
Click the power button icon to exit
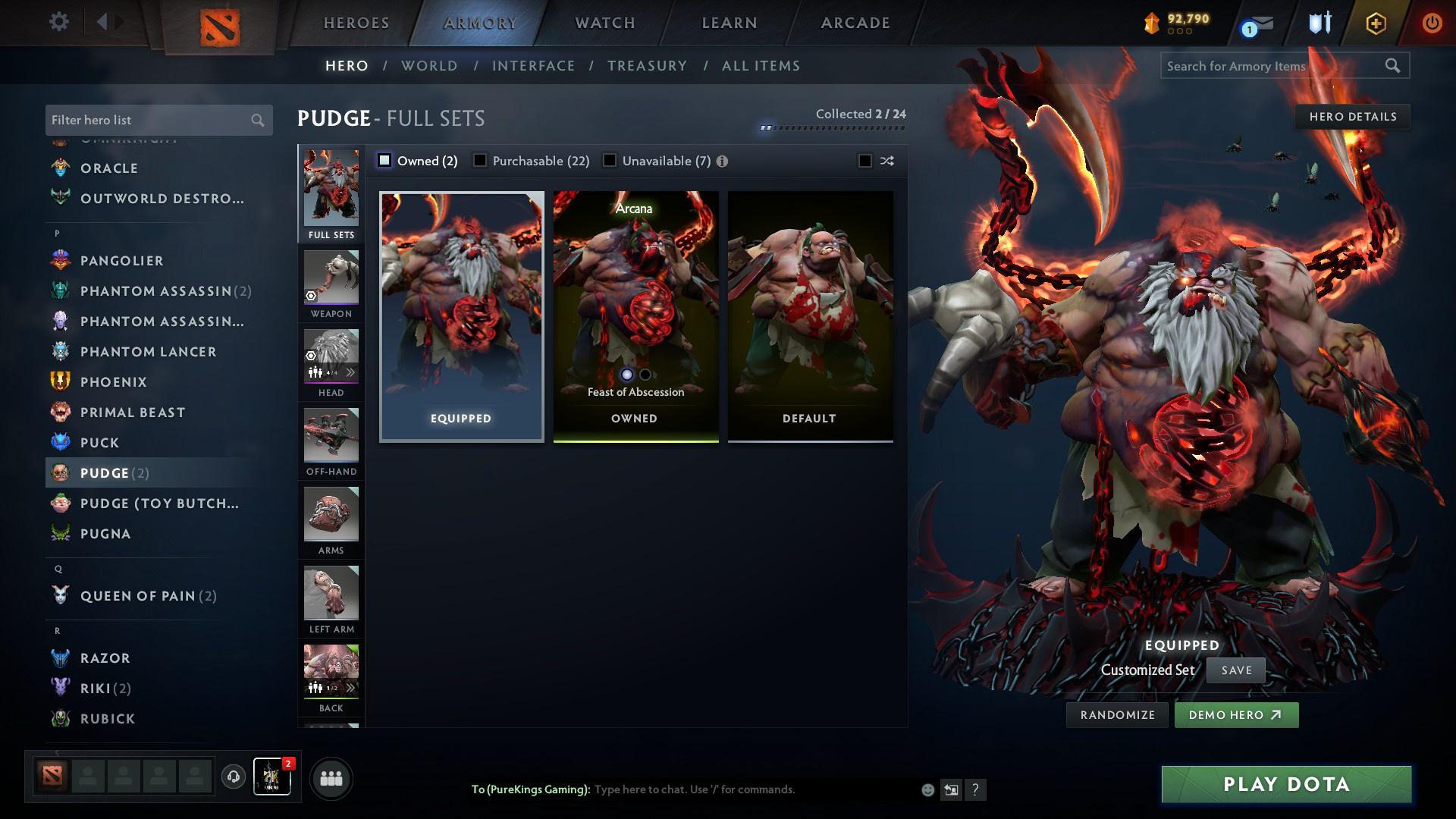(1432, 23)
